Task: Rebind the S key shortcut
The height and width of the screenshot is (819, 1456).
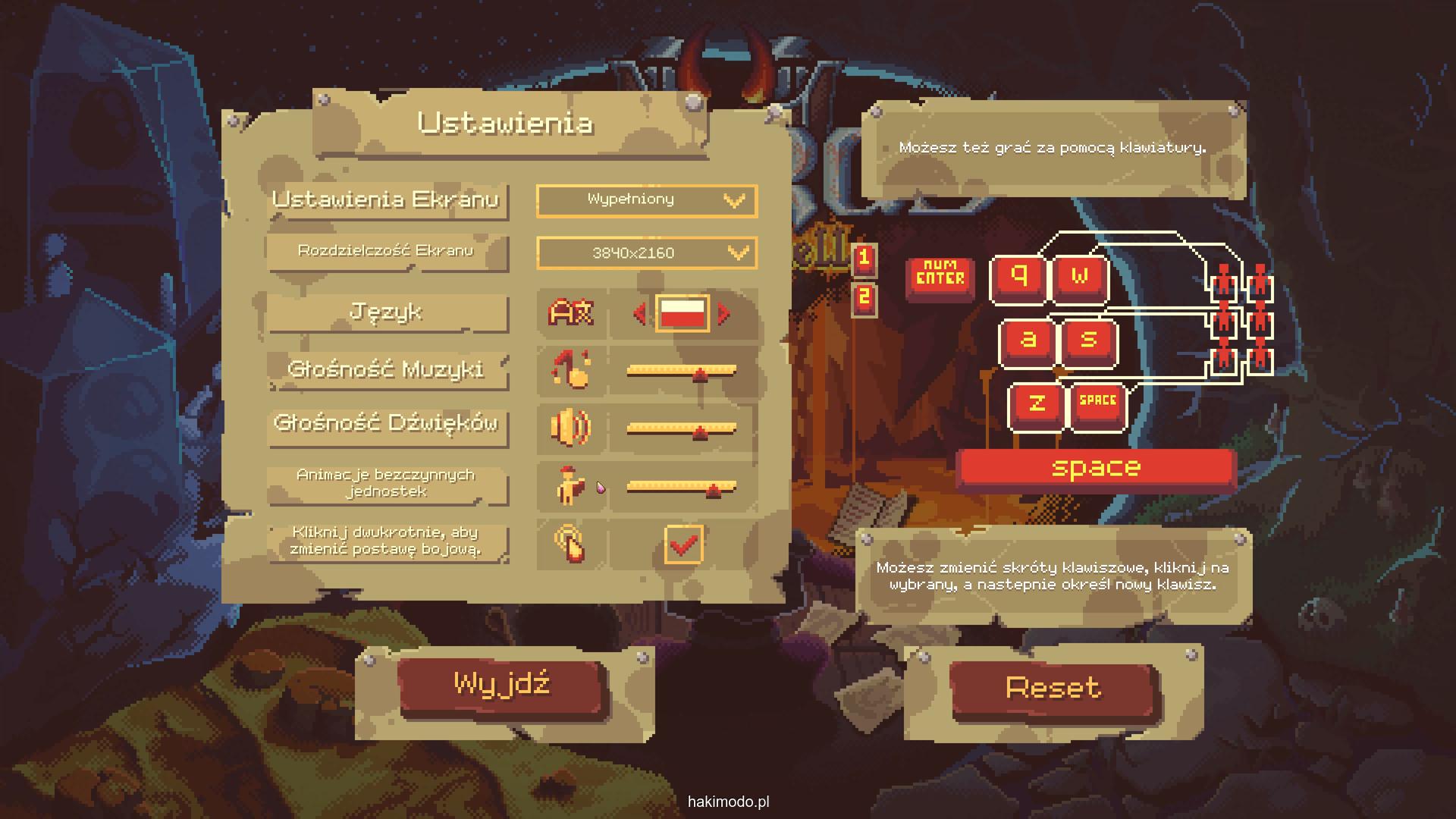Action: (1088, 340)
